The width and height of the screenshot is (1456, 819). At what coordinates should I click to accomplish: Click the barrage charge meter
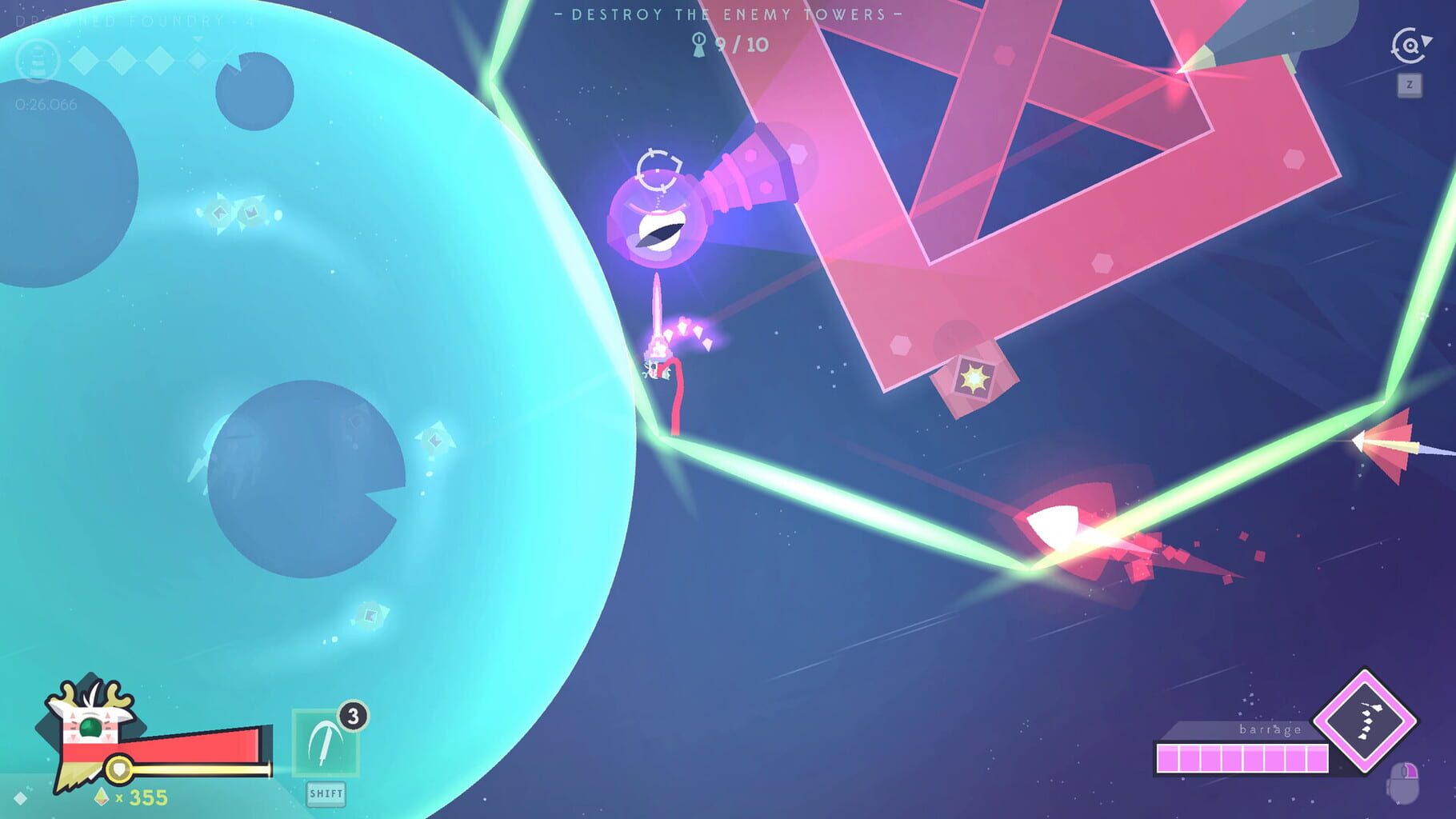[1242, 759]
